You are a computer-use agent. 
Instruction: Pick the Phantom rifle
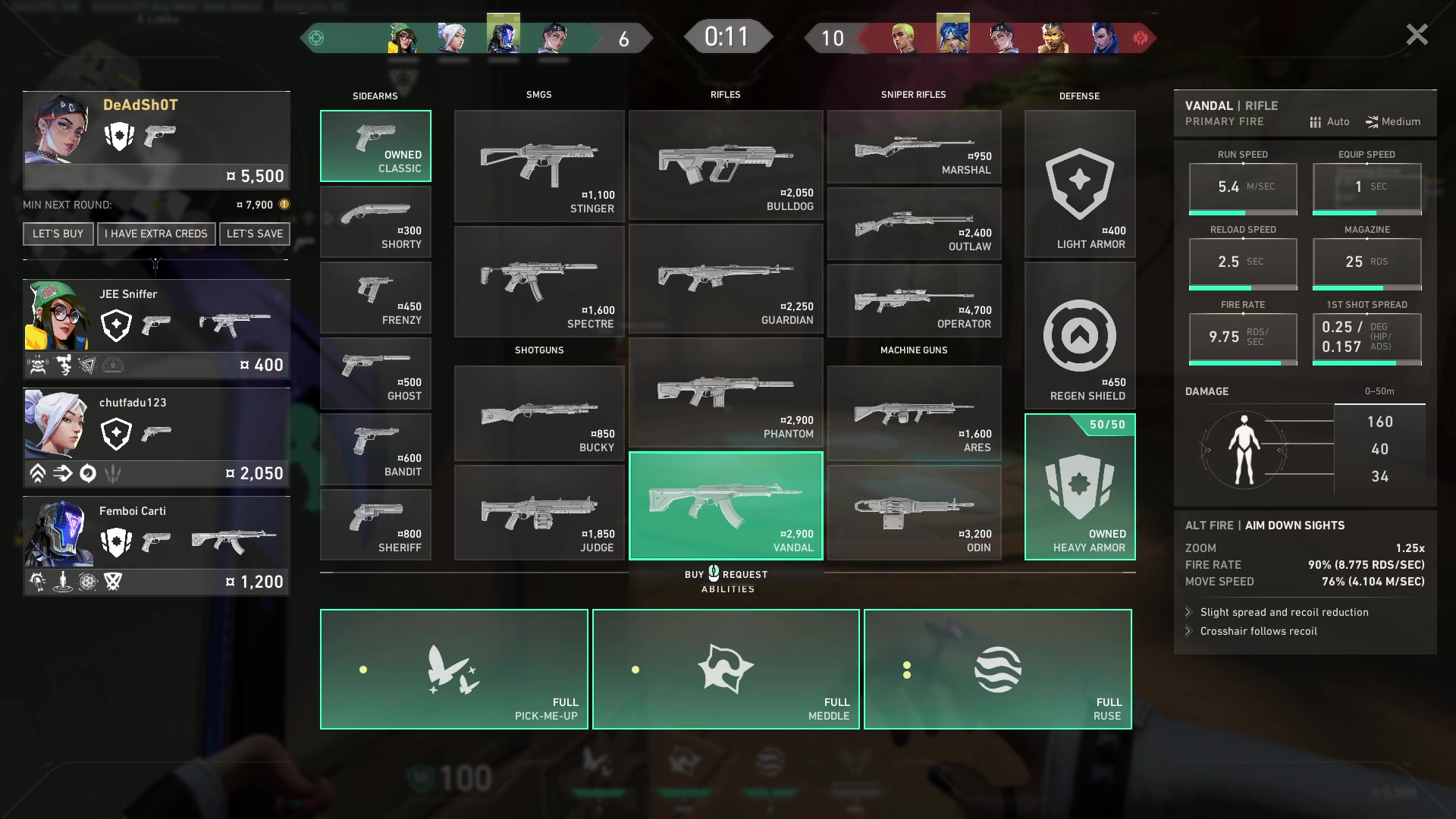click(x=726, y=393)
